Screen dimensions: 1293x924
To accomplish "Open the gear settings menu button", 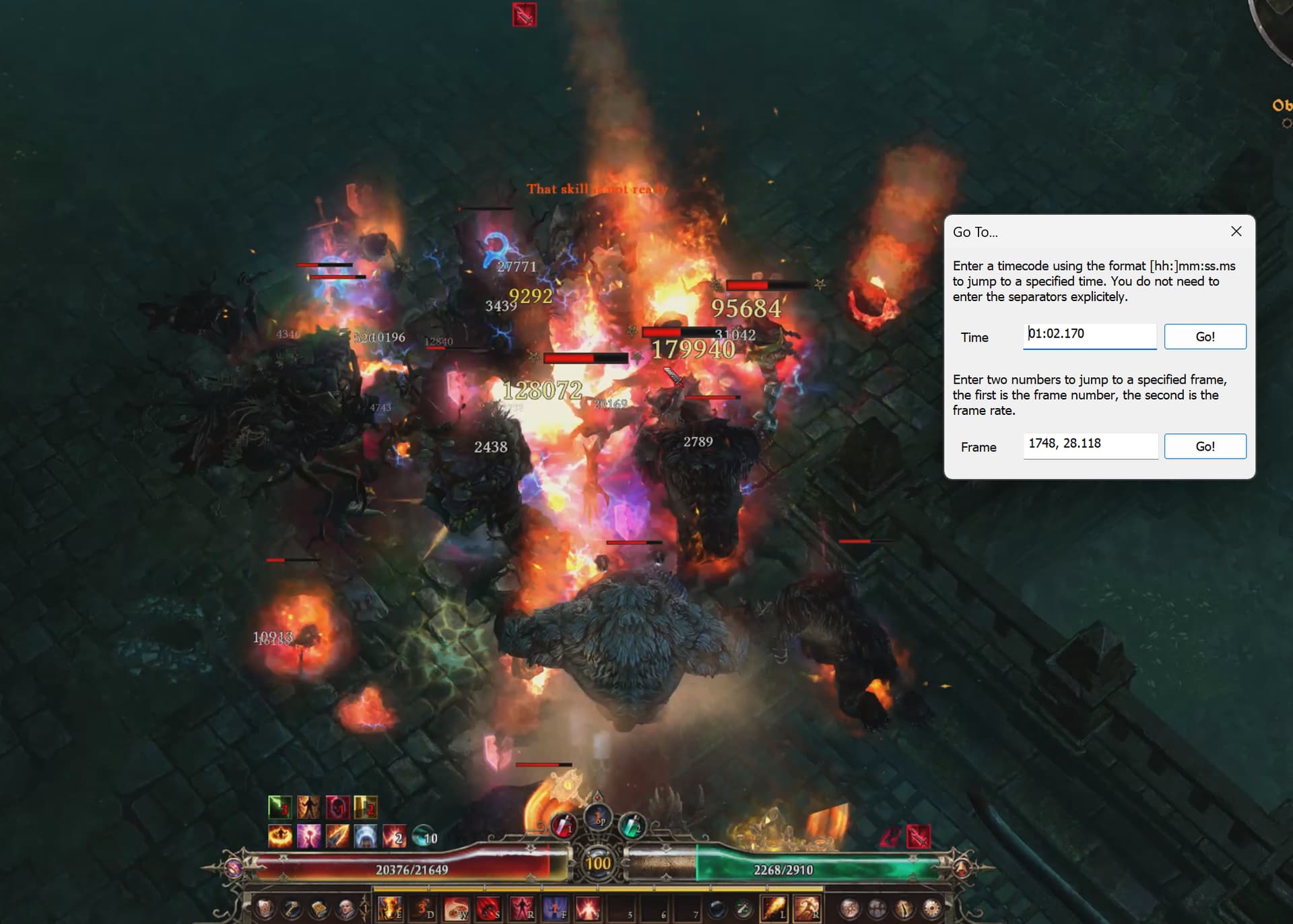I will click(932, 909).
